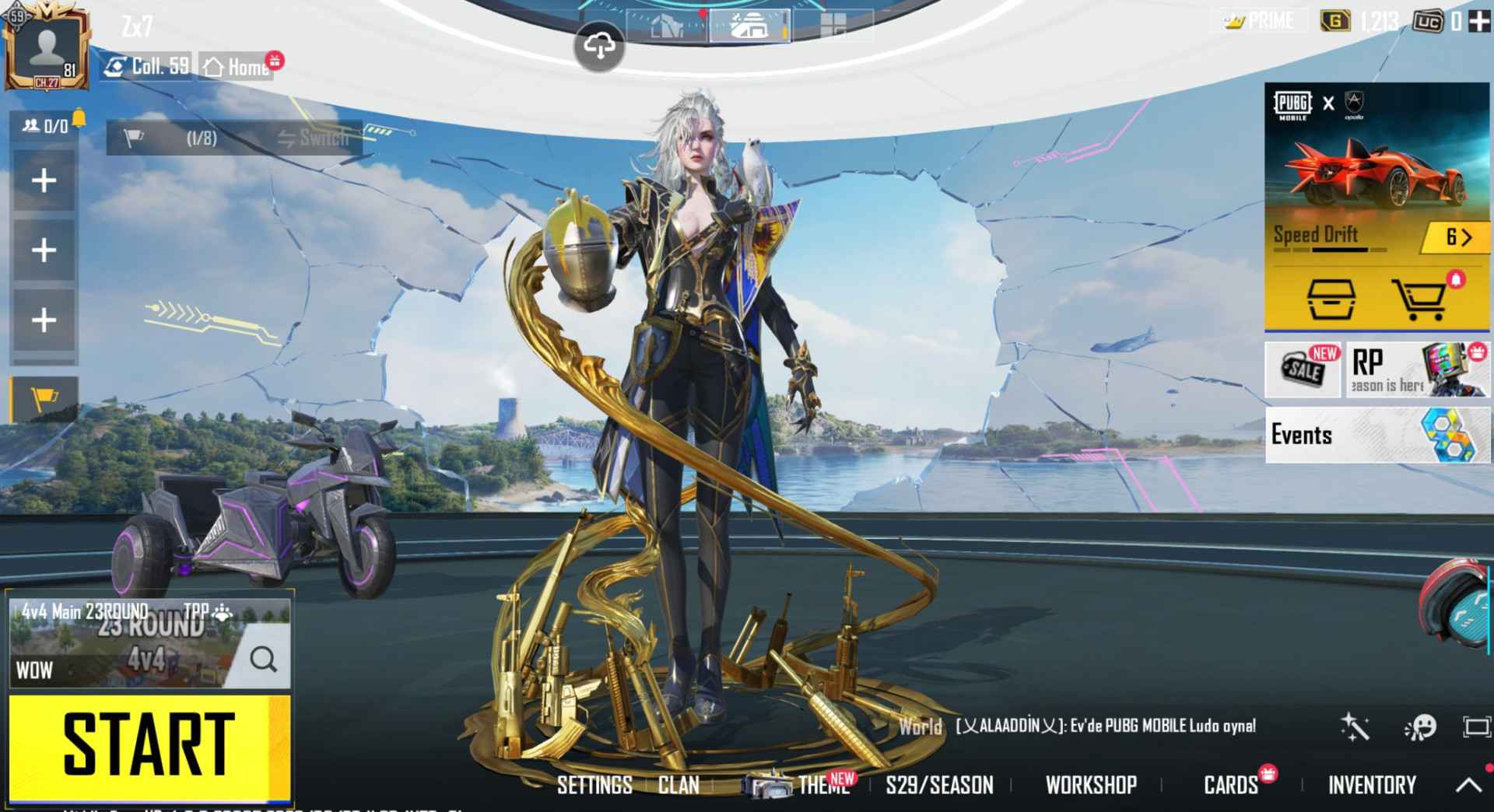Open the shop cart in Speed Drift panel
Screen dimensions: 1494x812
pos(1418,299)
